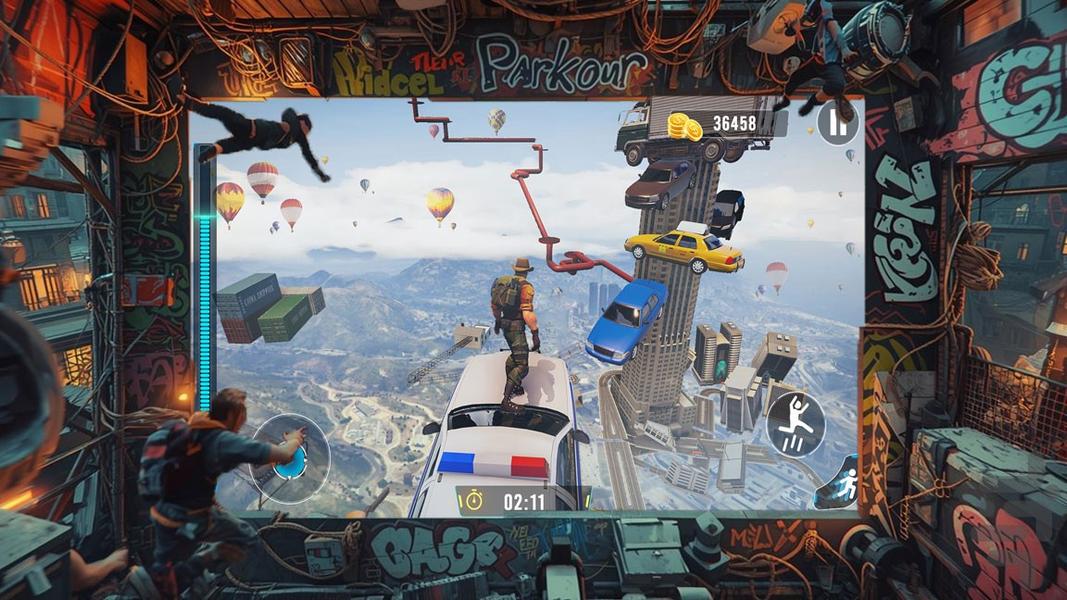
Task: Tap the jump action button
Action: [x=795, y=424]
